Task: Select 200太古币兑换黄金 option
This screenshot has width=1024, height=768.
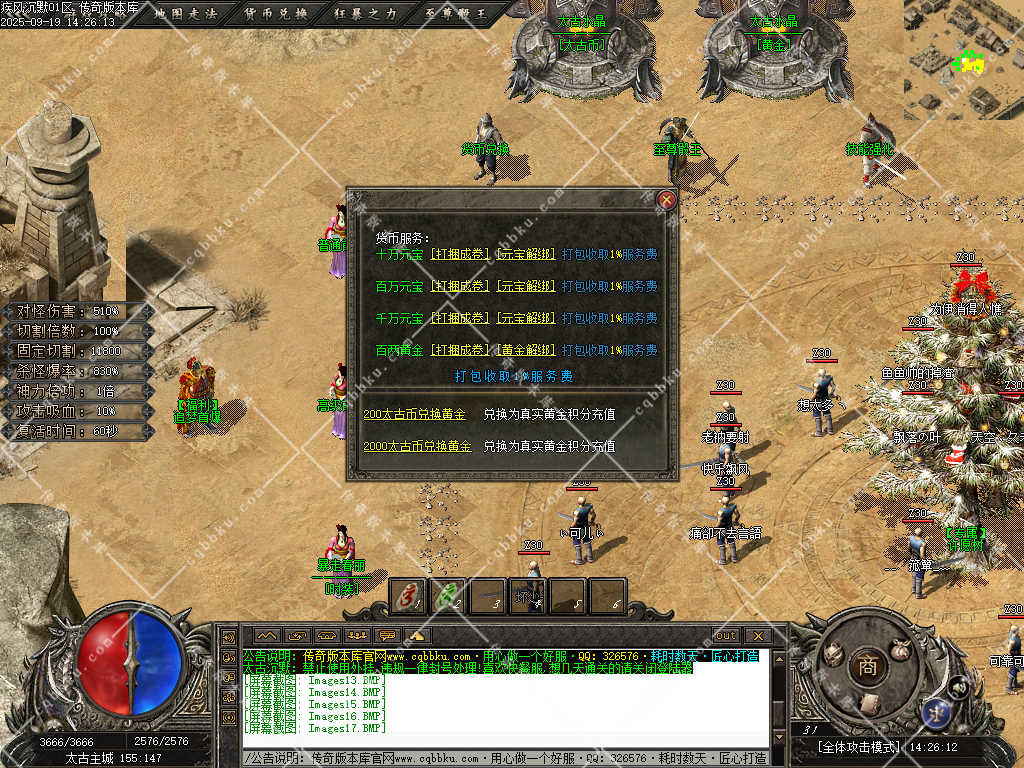Action: (x=414, y=414)
